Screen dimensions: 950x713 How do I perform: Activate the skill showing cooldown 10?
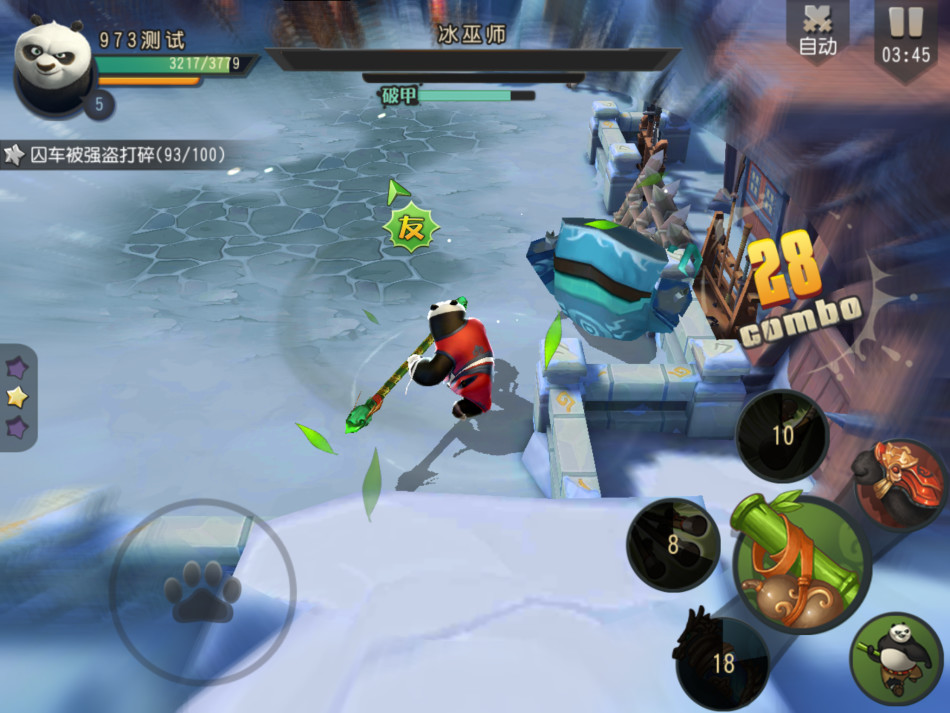click(782, 435)
